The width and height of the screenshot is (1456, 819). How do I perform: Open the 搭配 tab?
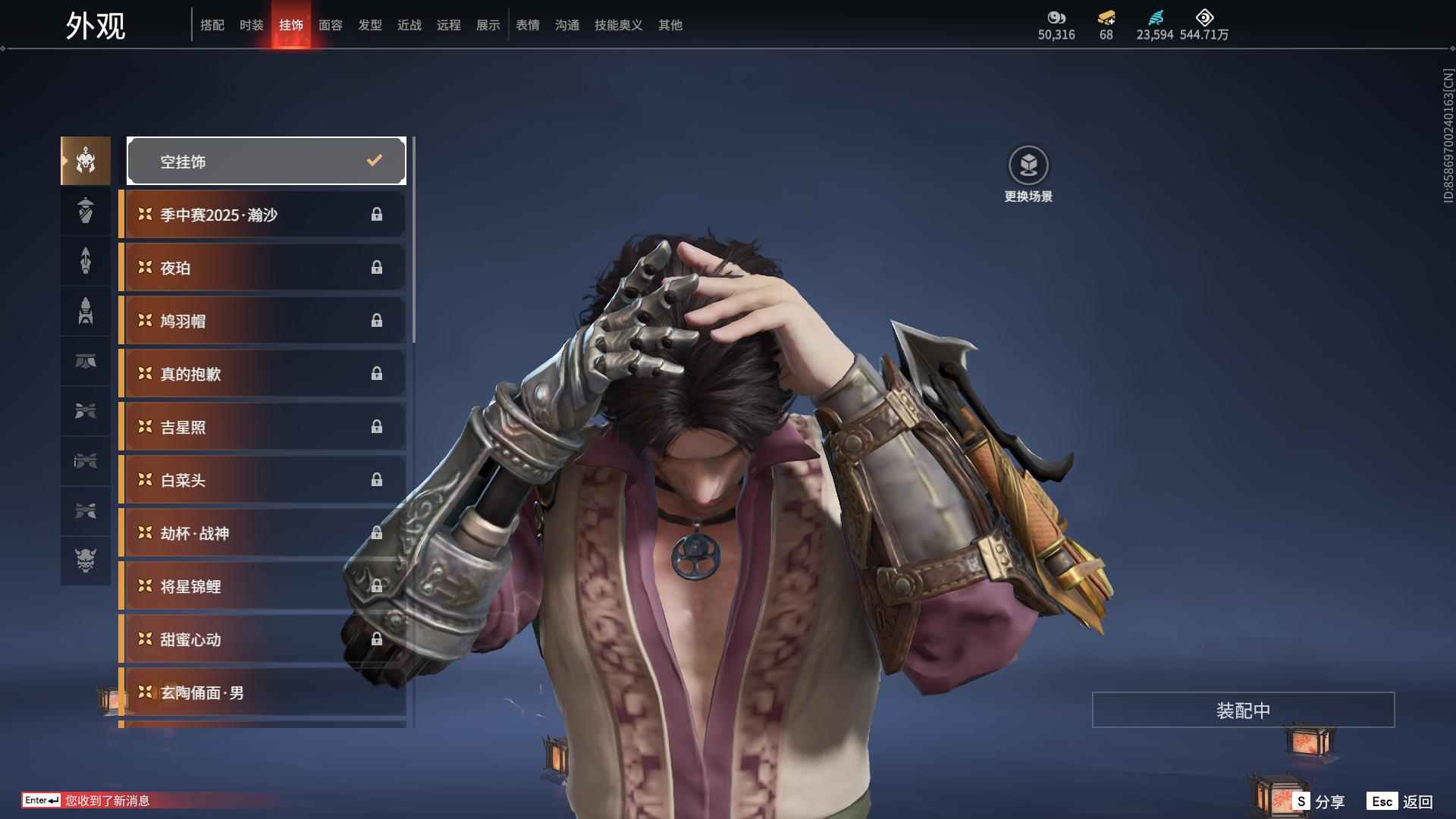(212, 25)
